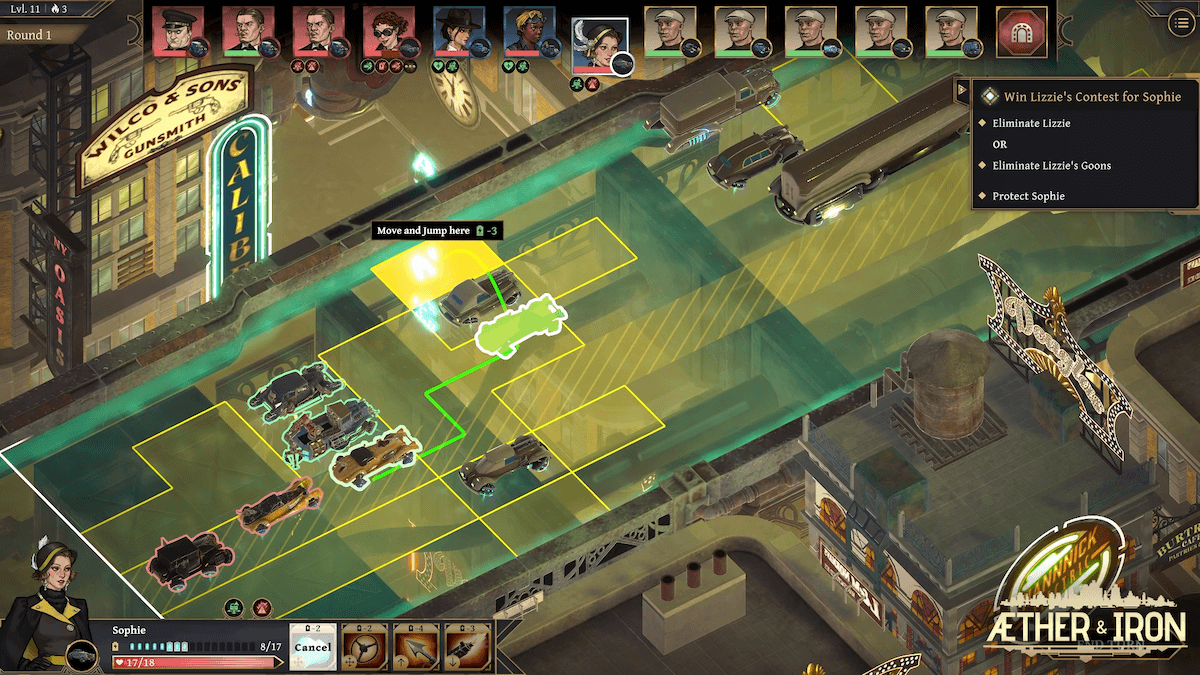This screenshot has height=675, width=1200.
Task: Select Sophie's portrait in turn order
Action: [598, 41]
